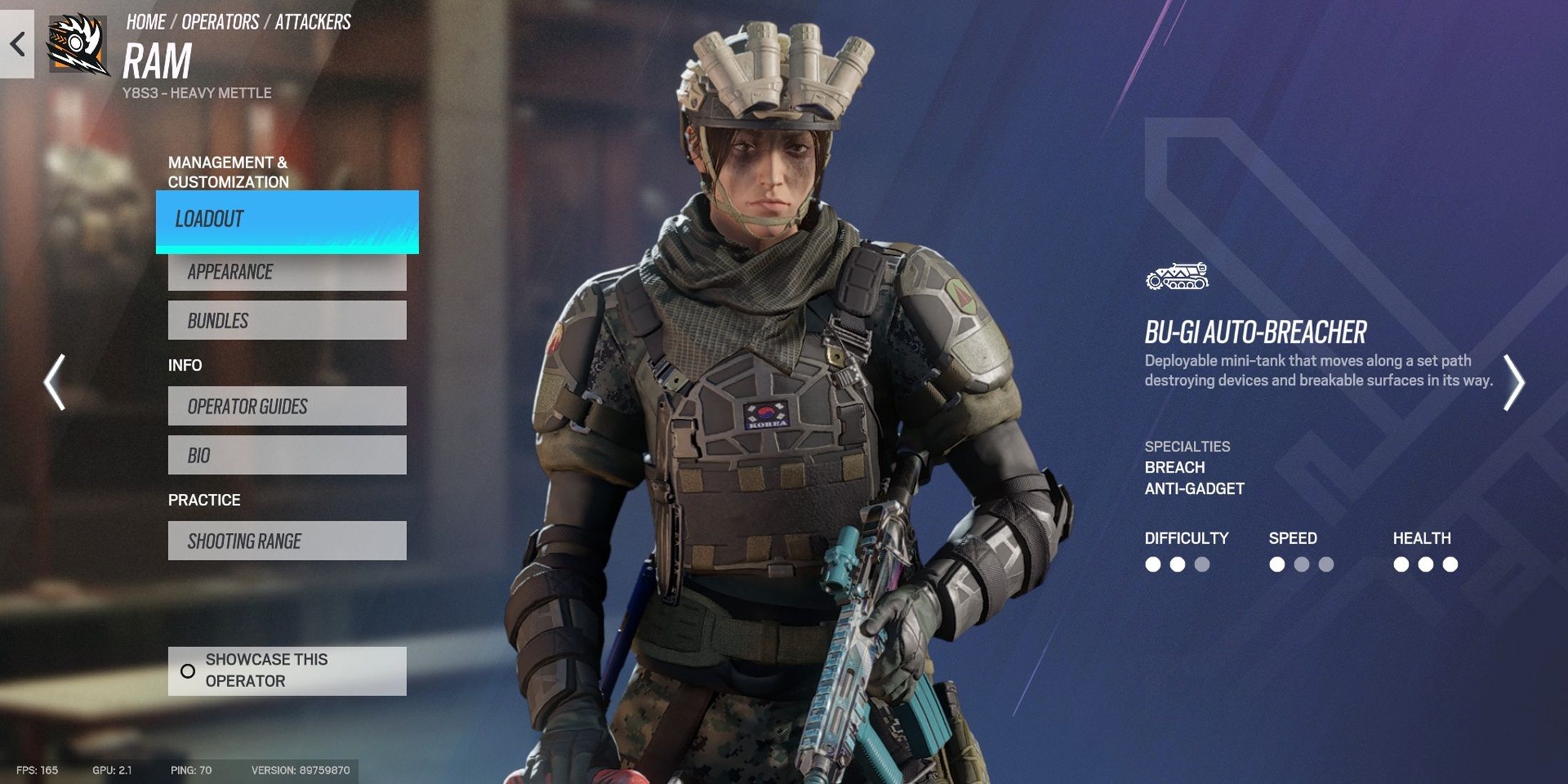
Task: Open the Loadout menu
Action: pos(287,221)
